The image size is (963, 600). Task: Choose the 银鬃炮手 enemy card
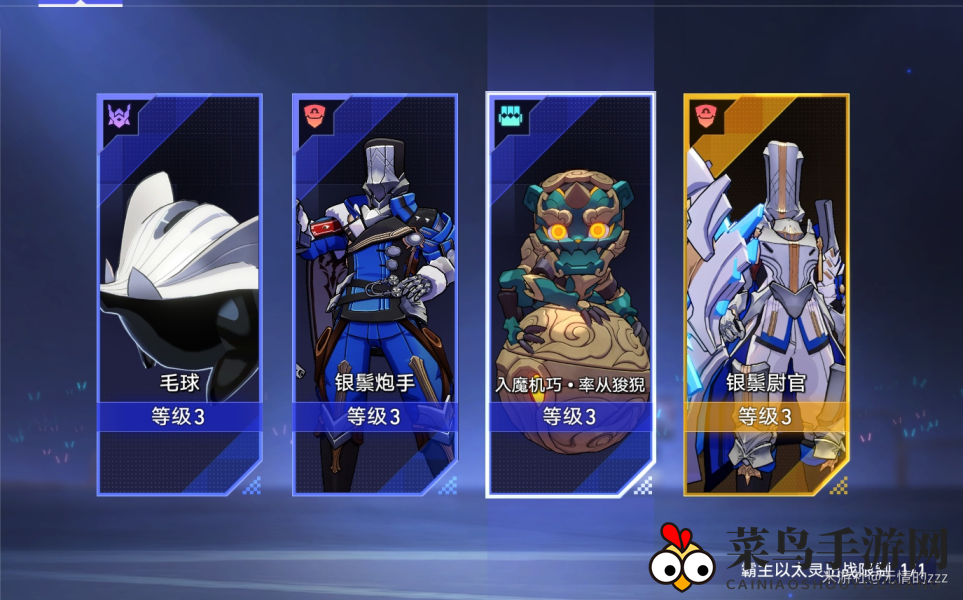click(375, 294)
